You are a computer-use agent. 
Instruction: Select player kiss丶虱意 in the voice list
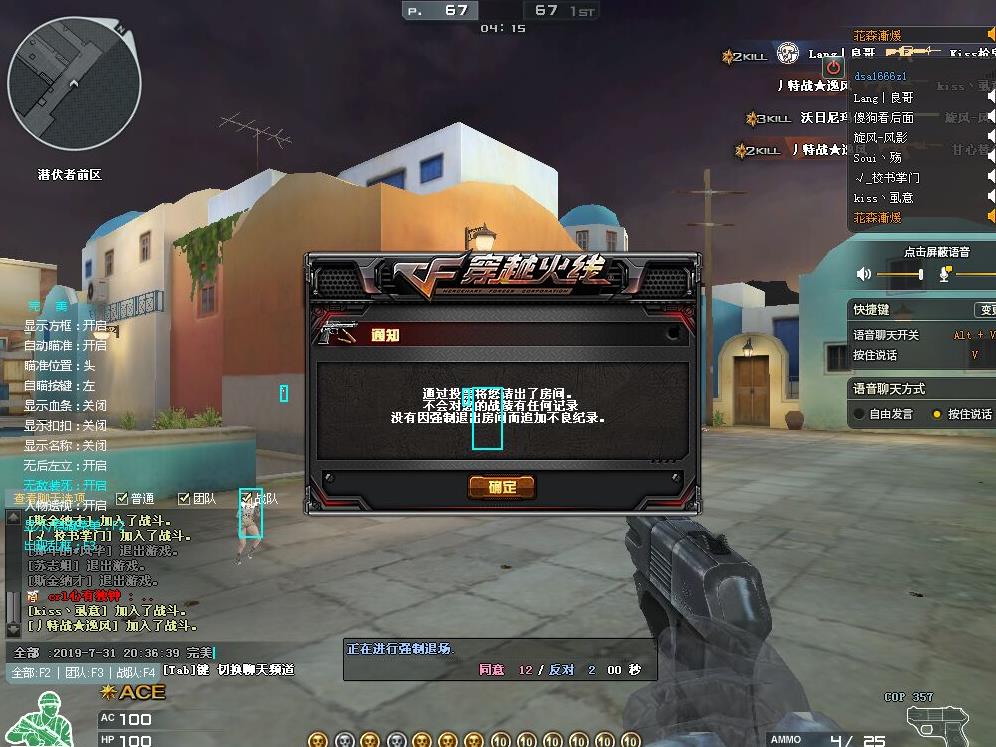tap(883, 198)
